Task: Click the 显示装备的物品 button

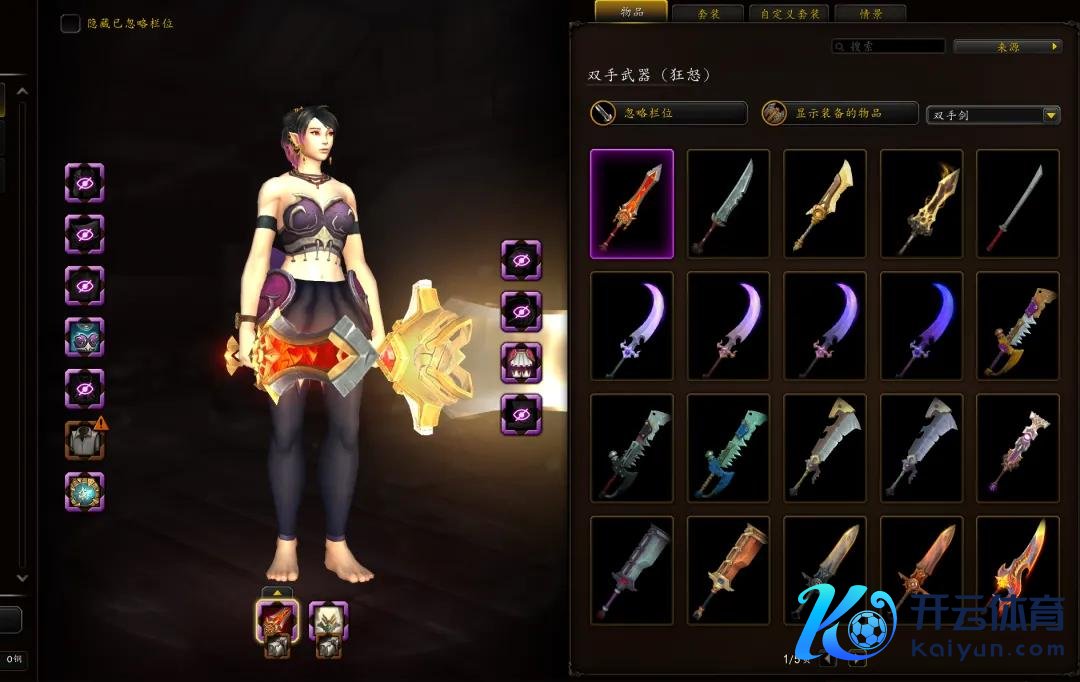Action: [839, 113]
